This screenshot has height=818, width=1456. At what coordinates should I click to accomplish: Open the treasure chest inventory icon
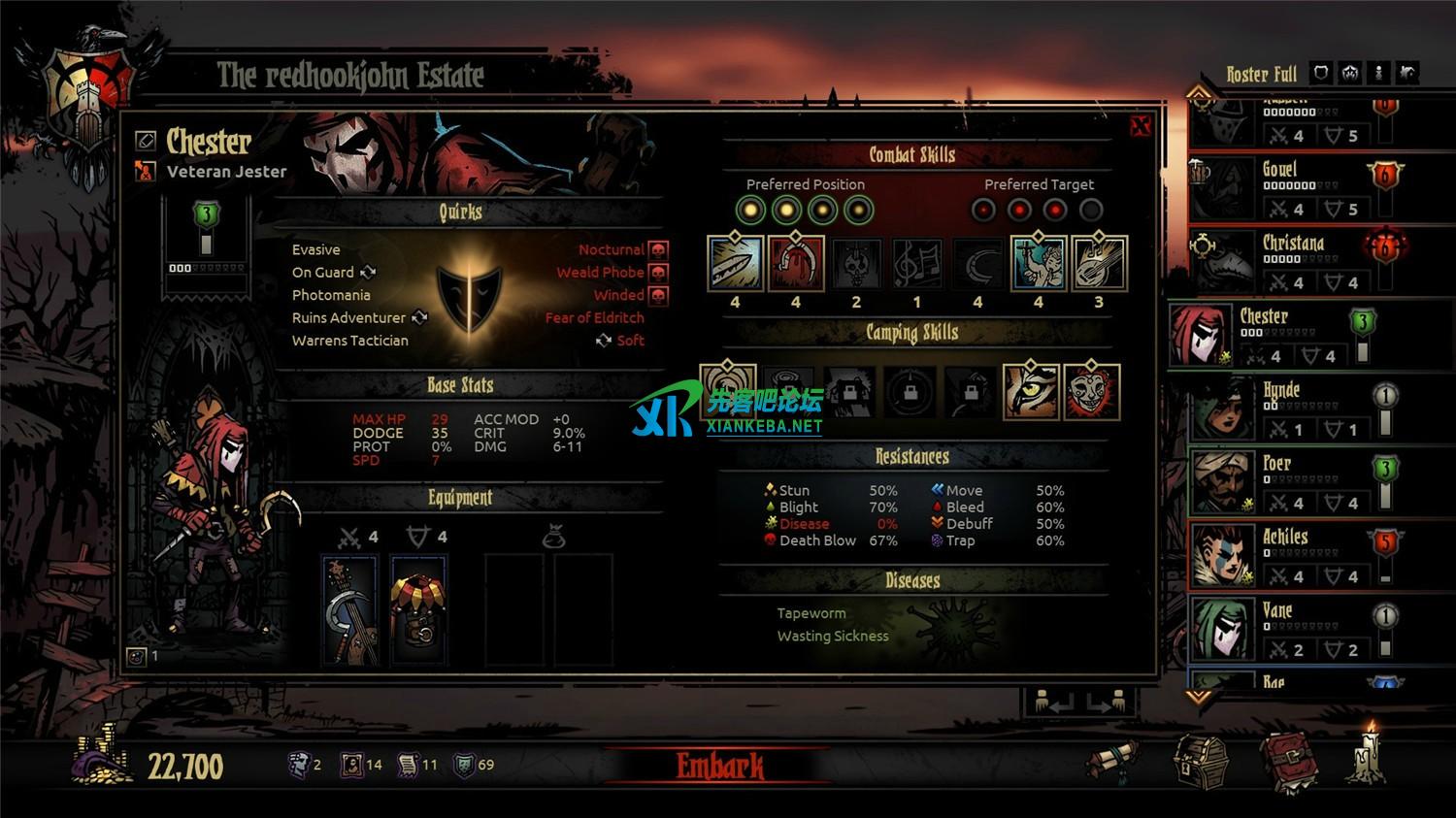1200,761
